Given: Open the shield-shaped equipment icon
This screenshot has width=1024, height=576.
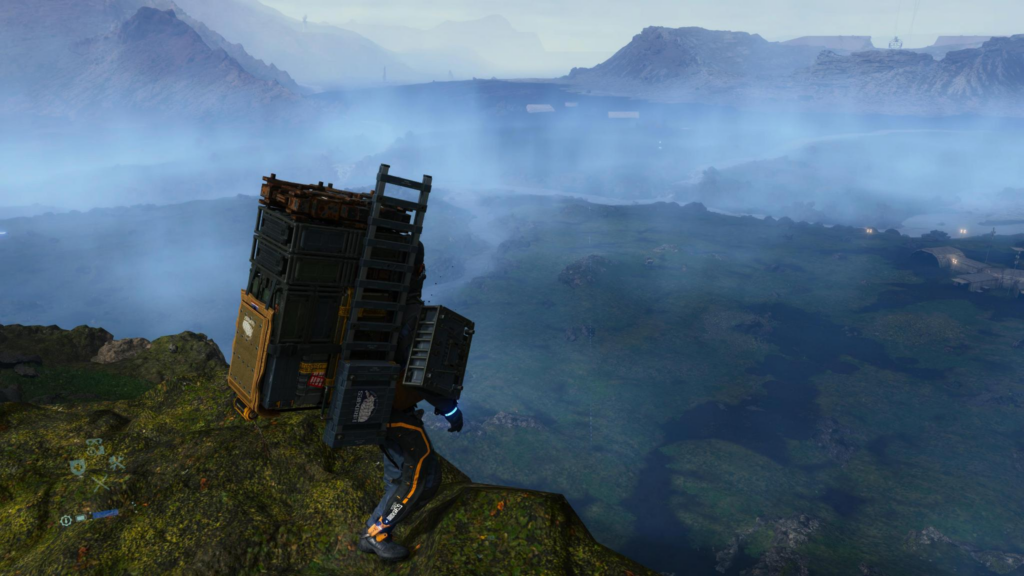Looking at the screenshot, I should point(77,467).
